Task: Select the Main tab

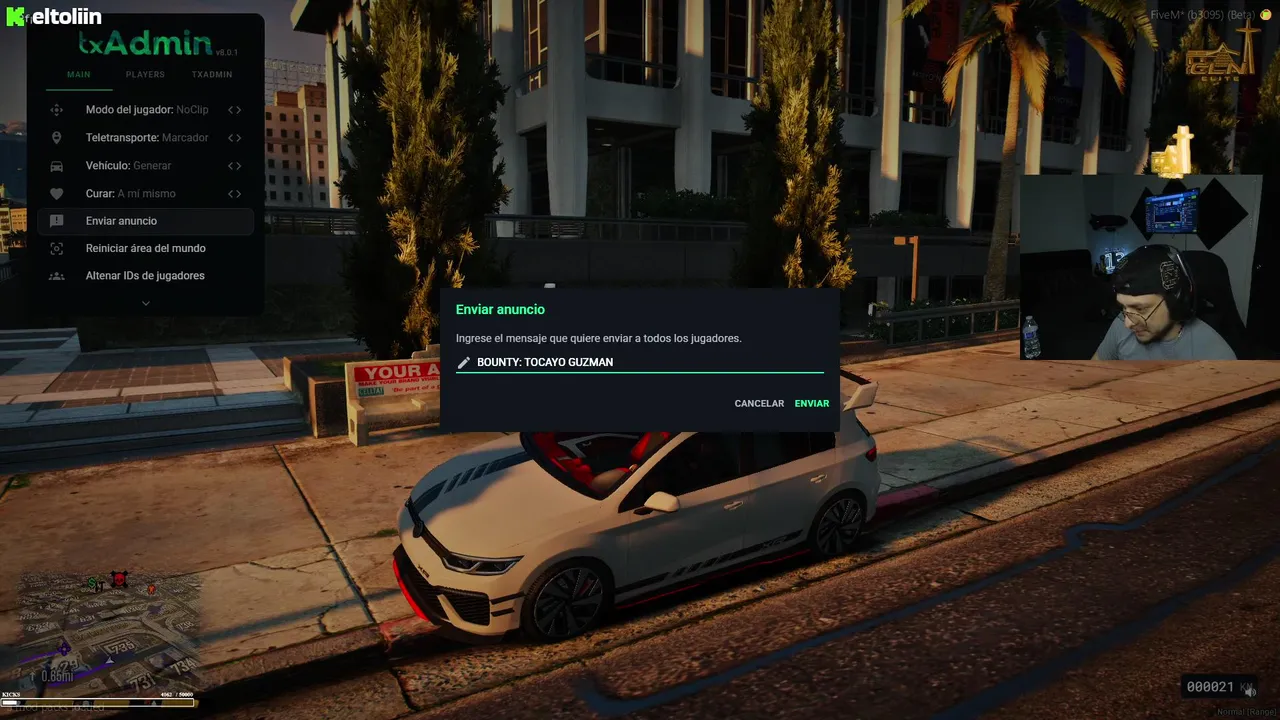Action: coord(78,75)
